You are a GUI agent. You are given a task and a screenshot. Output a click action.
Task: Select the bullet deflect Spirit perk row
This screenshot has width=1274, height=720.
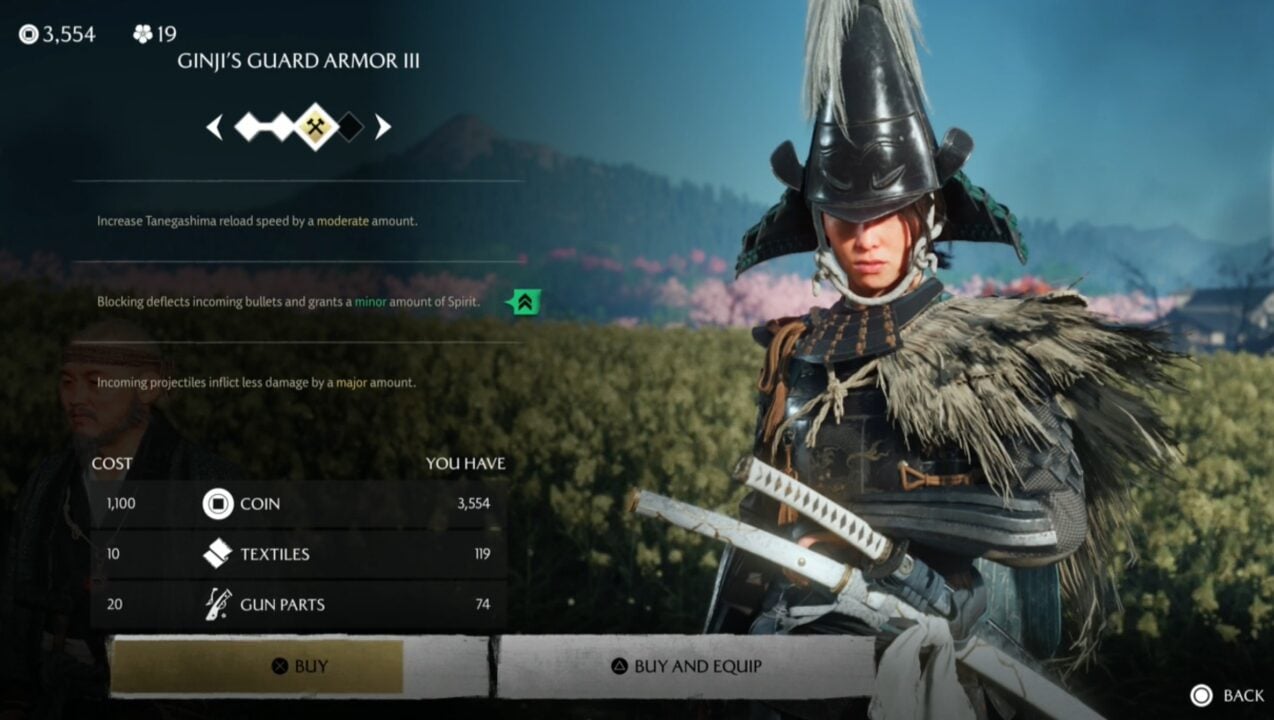coord(290,301)
